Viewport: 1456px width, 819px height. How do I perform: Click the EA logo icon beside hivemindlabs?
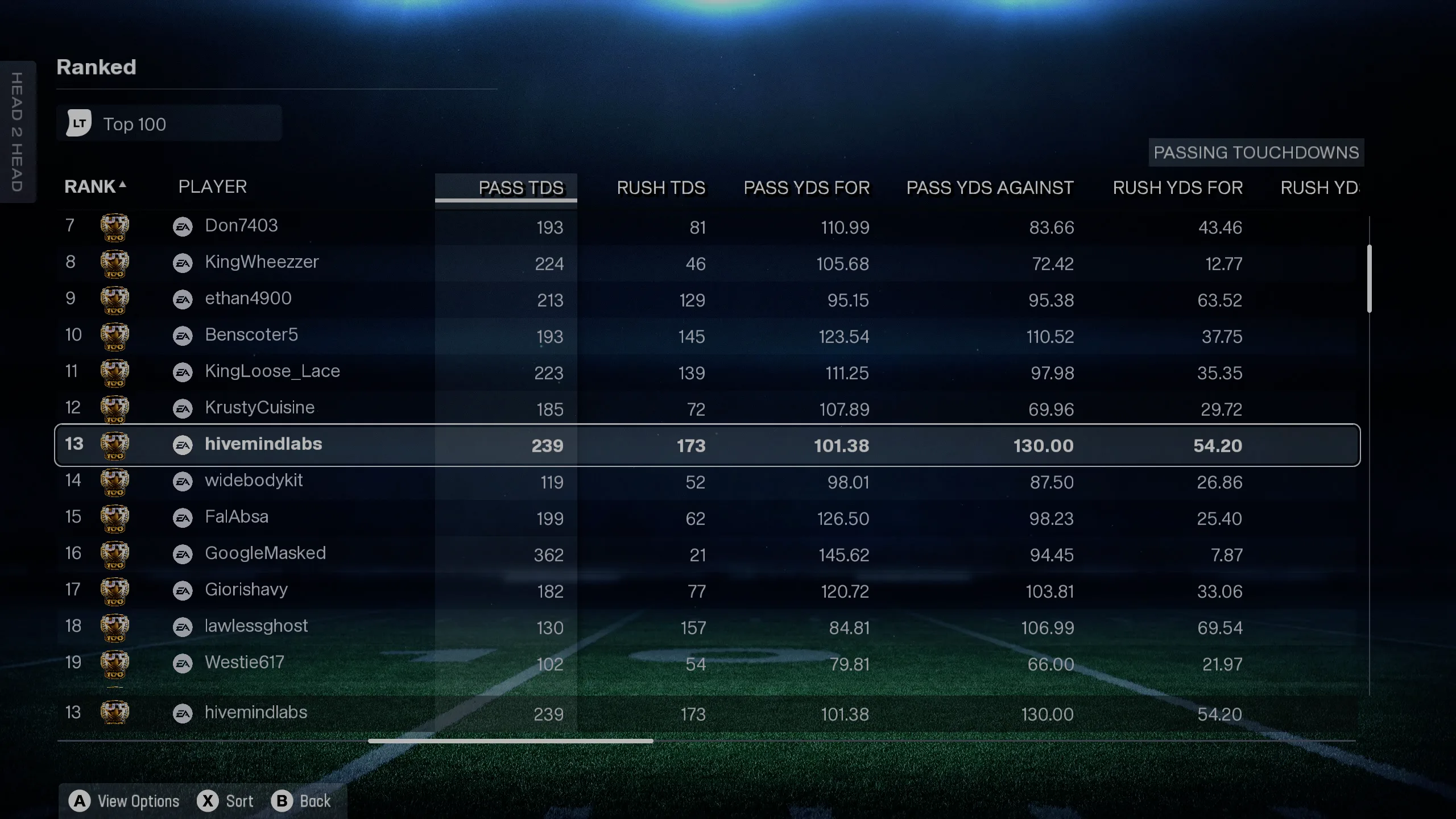tap(183, 445)
